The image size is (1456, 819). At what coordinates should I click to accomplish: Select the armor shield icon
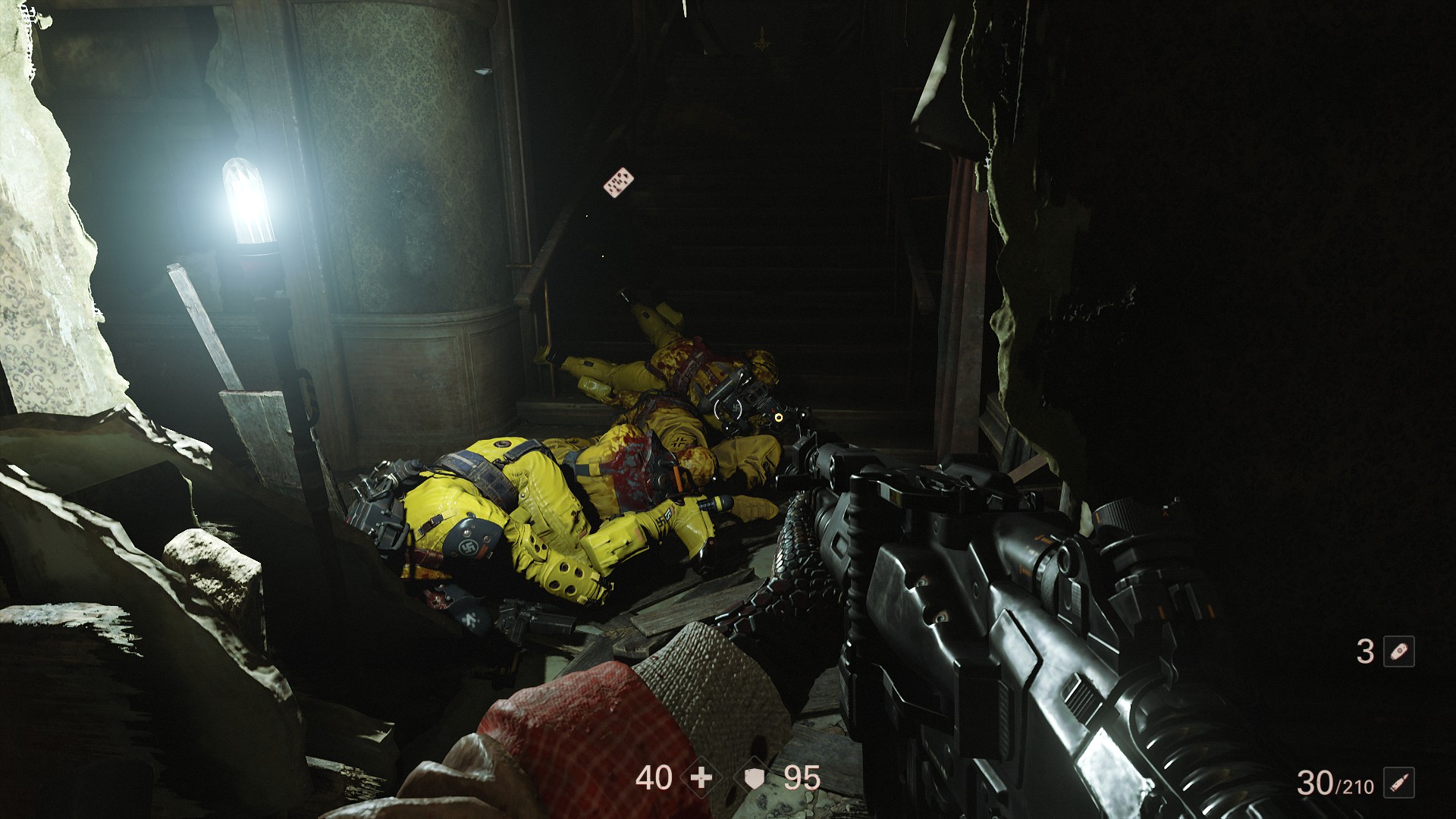click(752, 777)
